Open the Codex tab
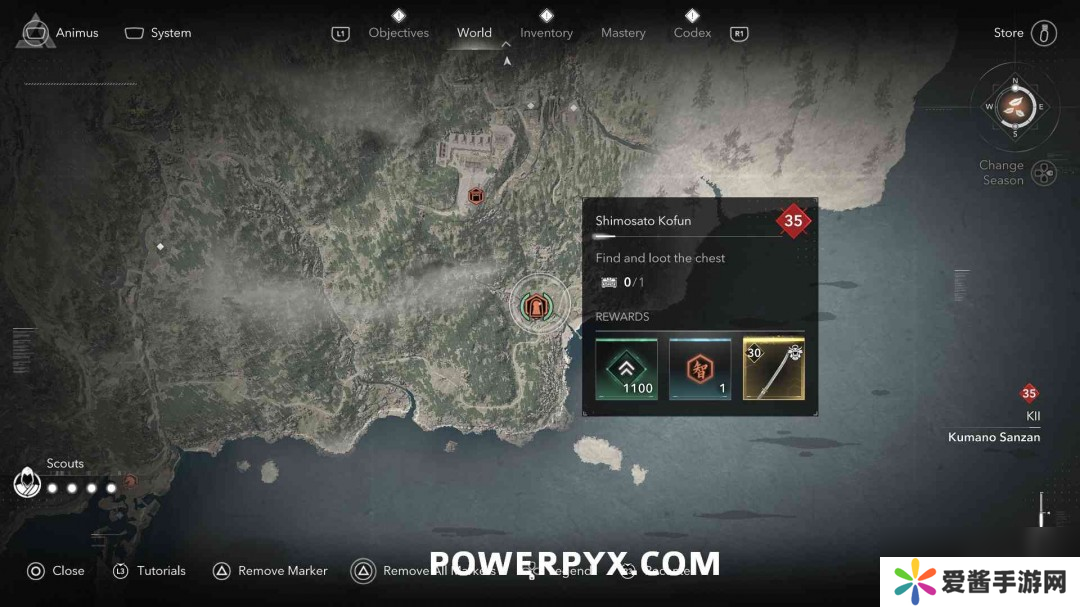This screenshot has height=607, width=1080. pos(692,33)
